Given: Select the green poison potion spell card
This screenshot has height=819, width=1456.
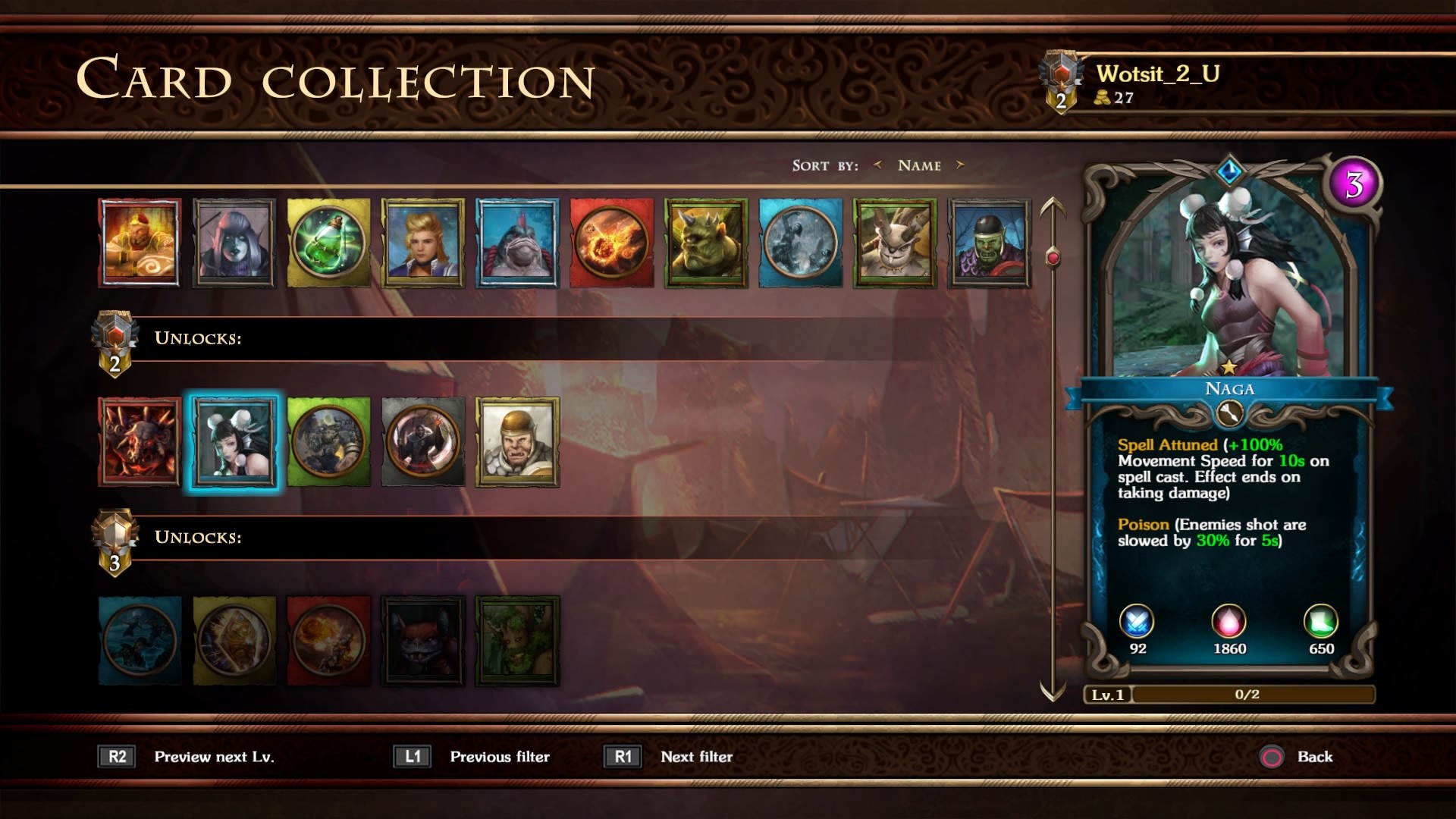Looking at the screenshot, I should 328,243.
